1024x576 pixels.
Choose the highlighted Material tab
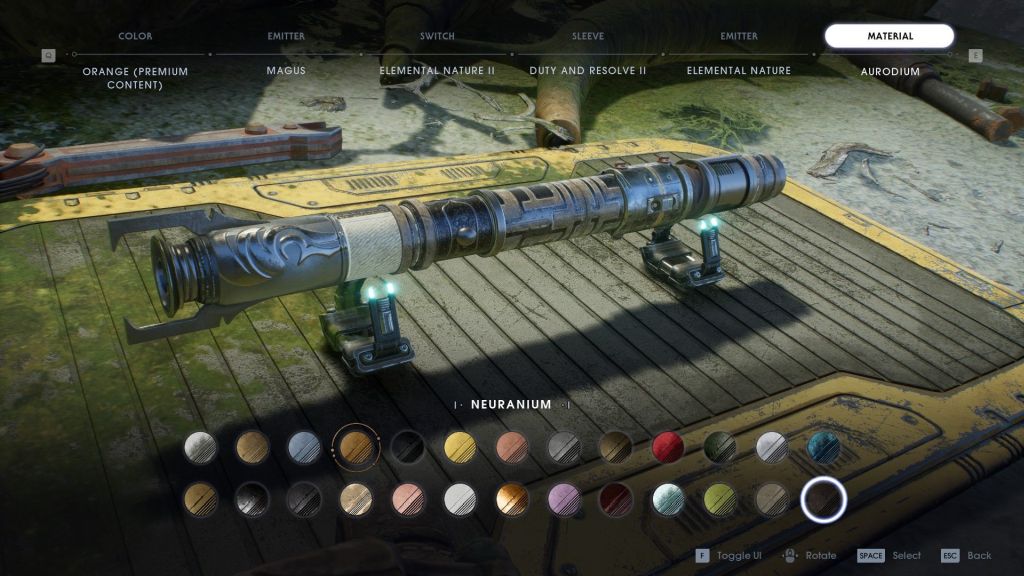pos(889,37)
